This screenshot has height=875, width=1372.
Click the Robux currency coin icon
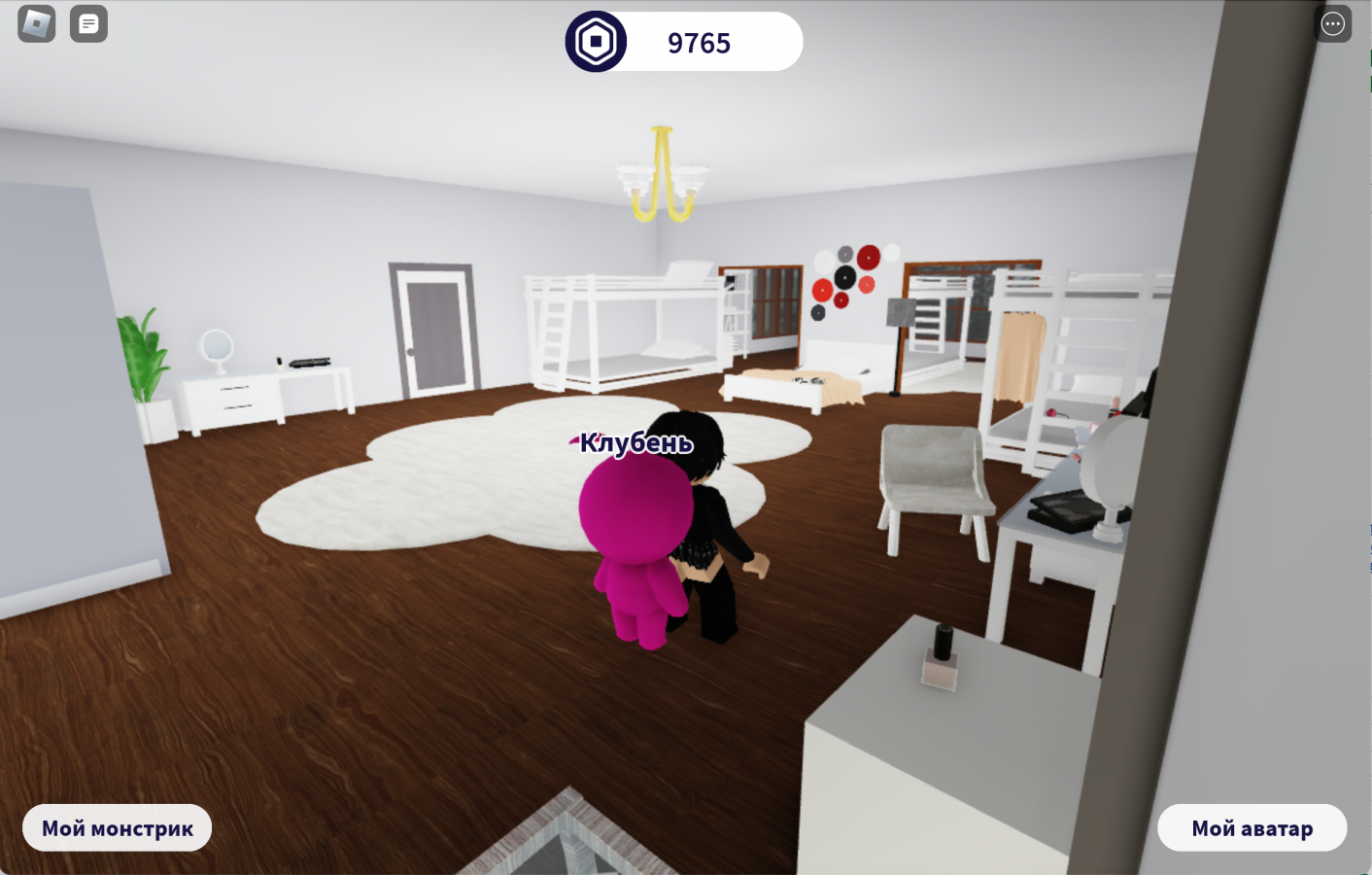point(596,42)
